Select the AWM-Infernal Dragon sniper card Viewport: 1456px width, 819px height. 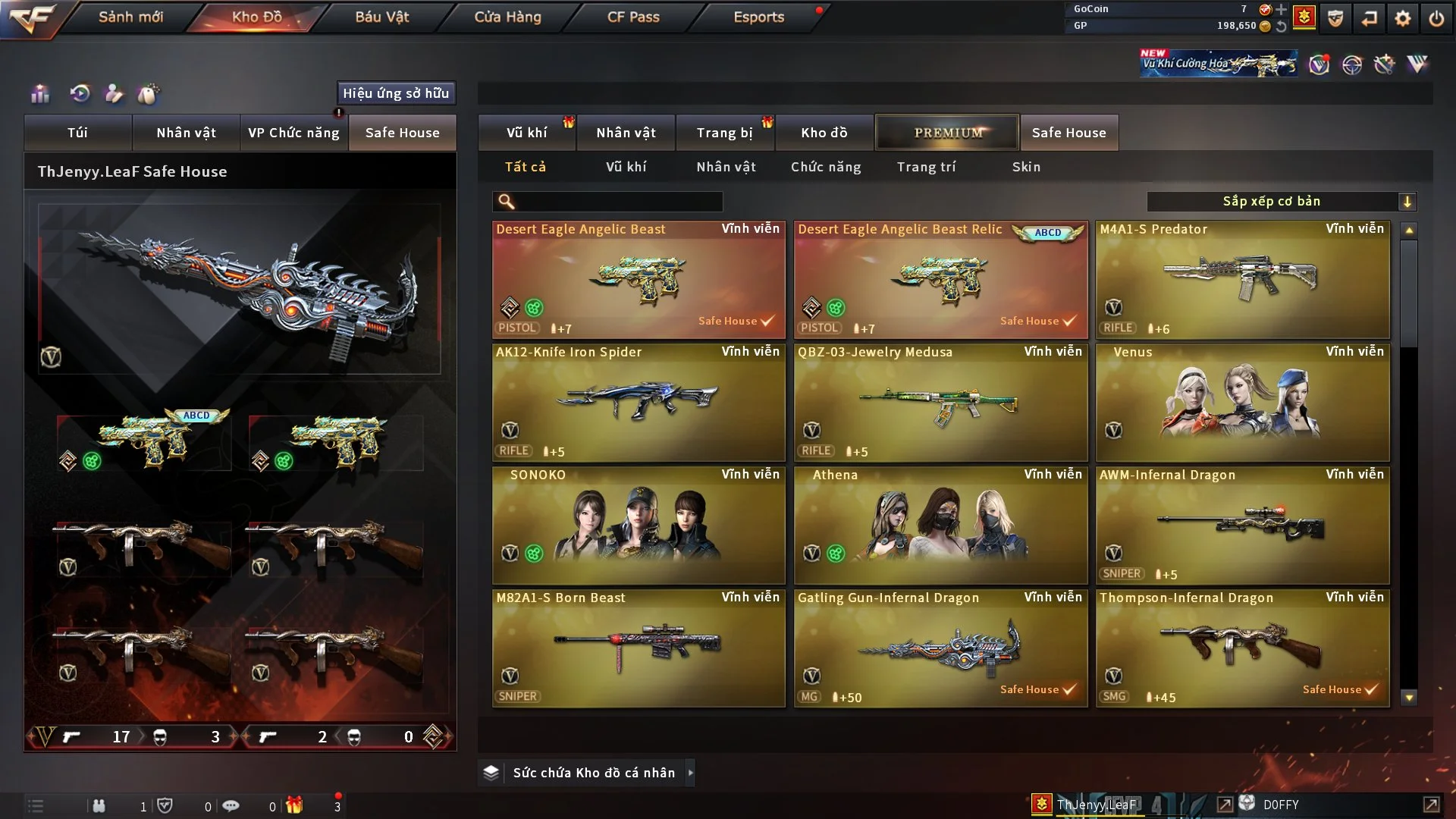click(x=1242, y=525)
